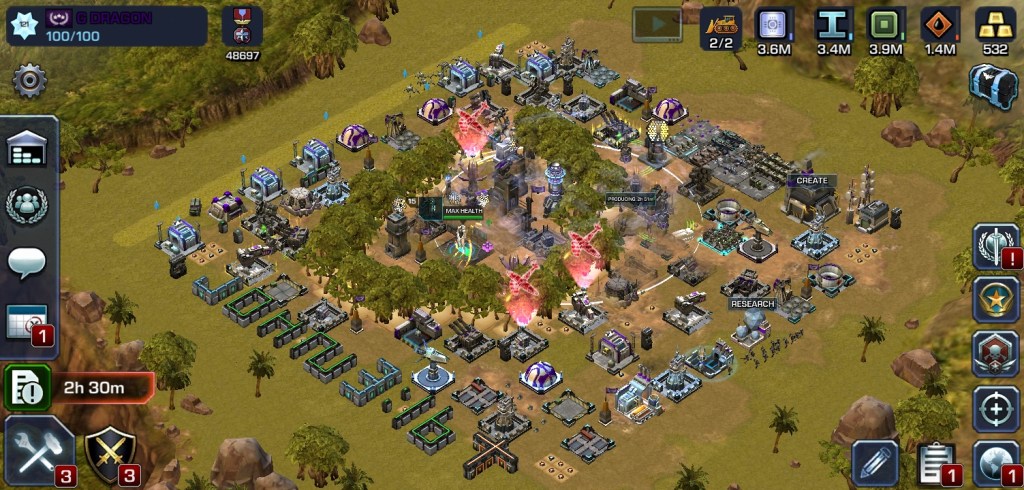
Task: Open the calendar events button
Action: click(28, 322)
